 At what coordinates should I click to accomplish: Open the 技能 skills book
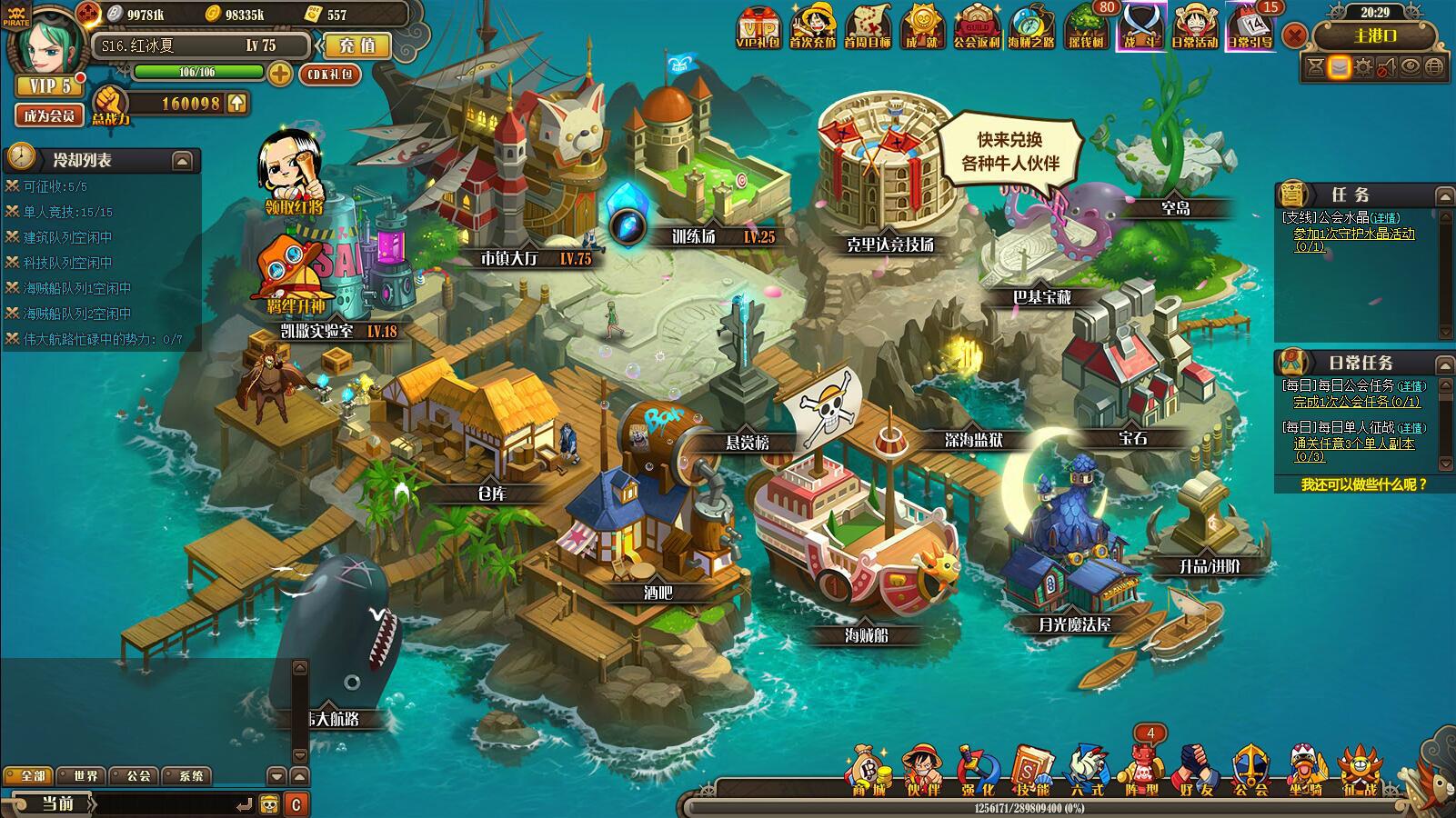pos(1031,771)
